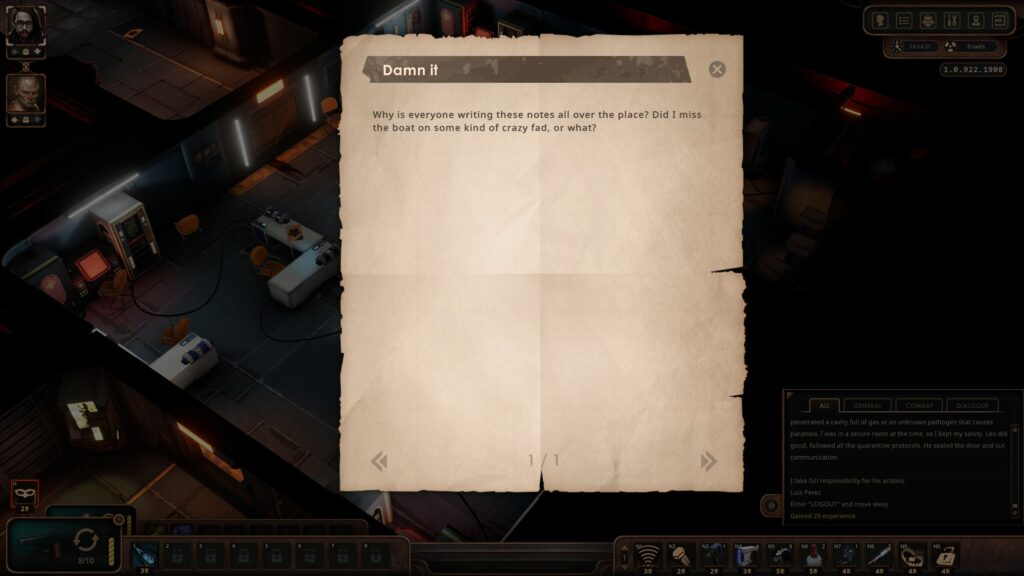1024x576 pixels.
Task: Select the open padlock hotbar item
Action: 945,554
